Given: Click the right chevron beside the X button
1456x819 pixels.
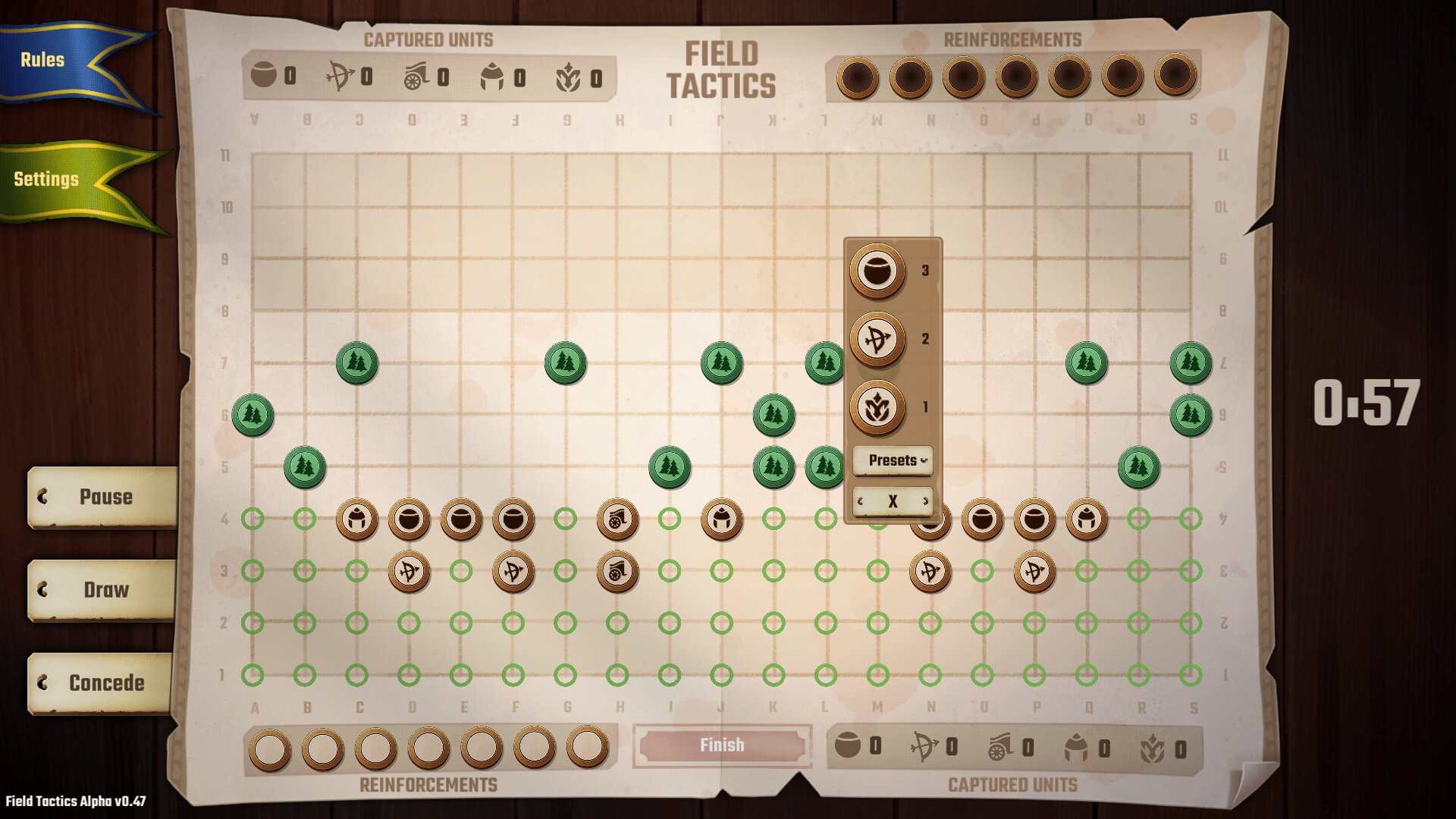Looking at the screenshot, I should pos(925,501).
